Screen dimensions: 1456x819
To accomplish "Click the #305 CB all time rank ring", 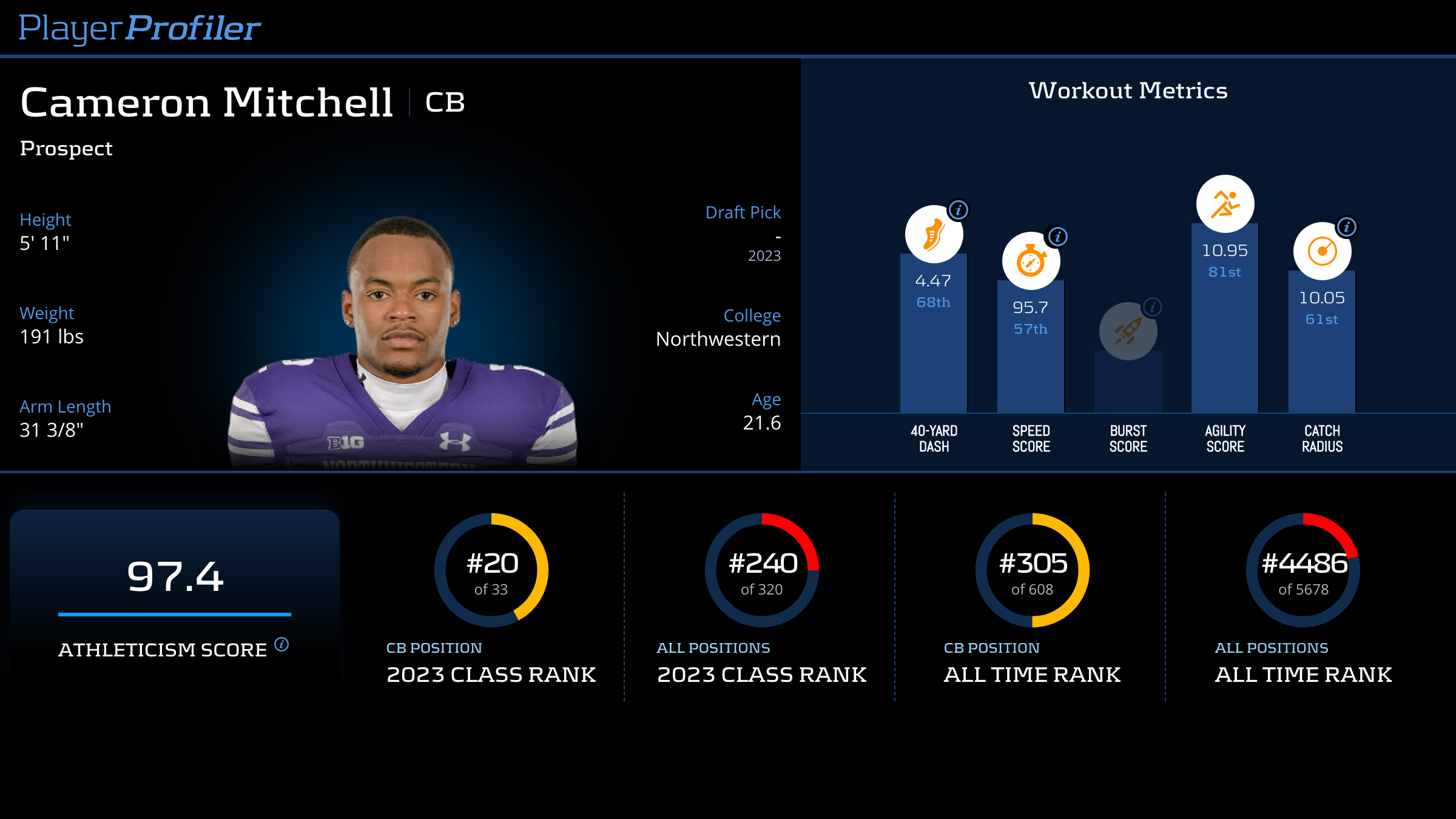I will coord(1033,570).
